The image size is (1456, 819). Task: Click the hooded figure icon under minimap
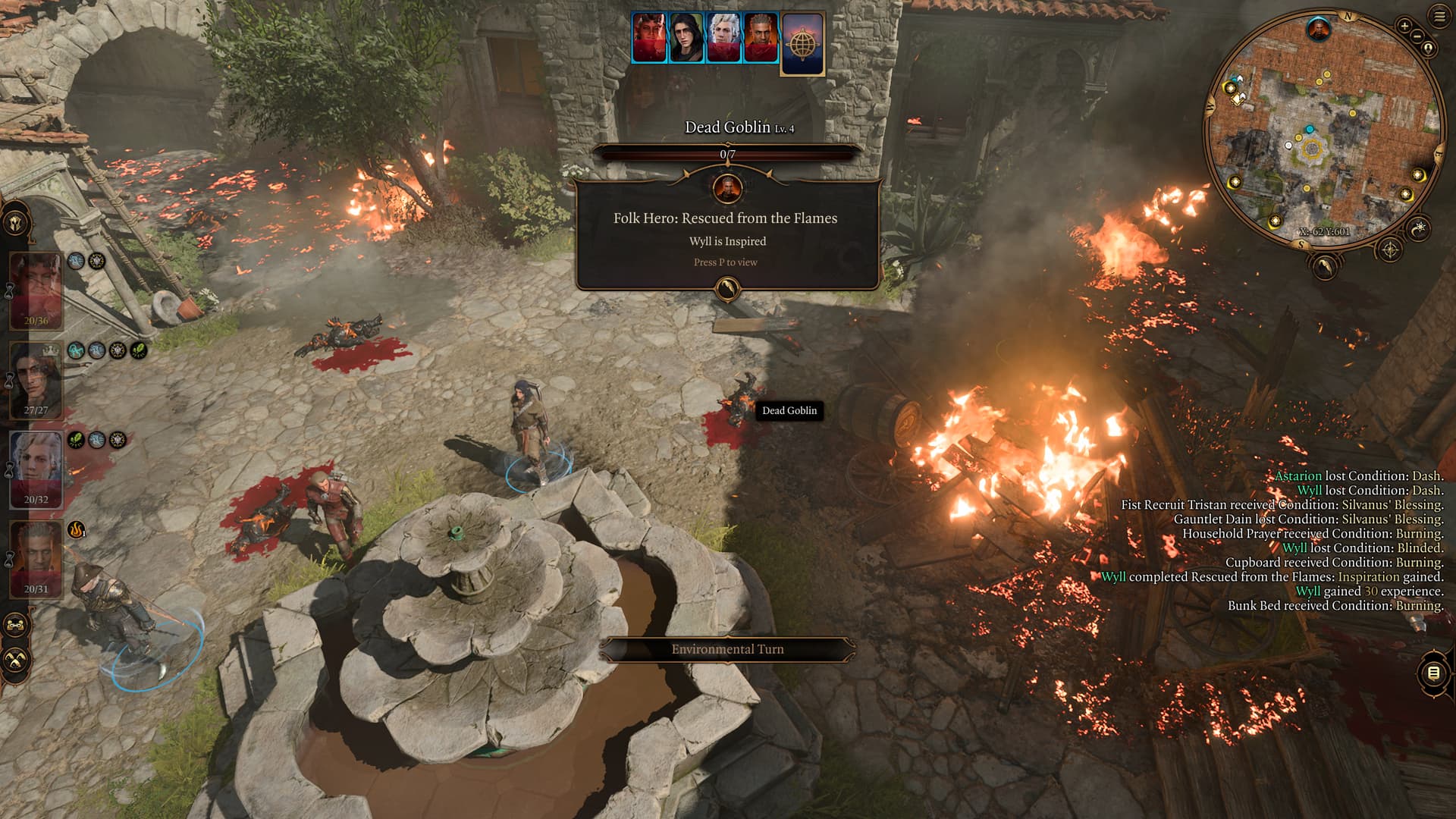coord(1324,266)
